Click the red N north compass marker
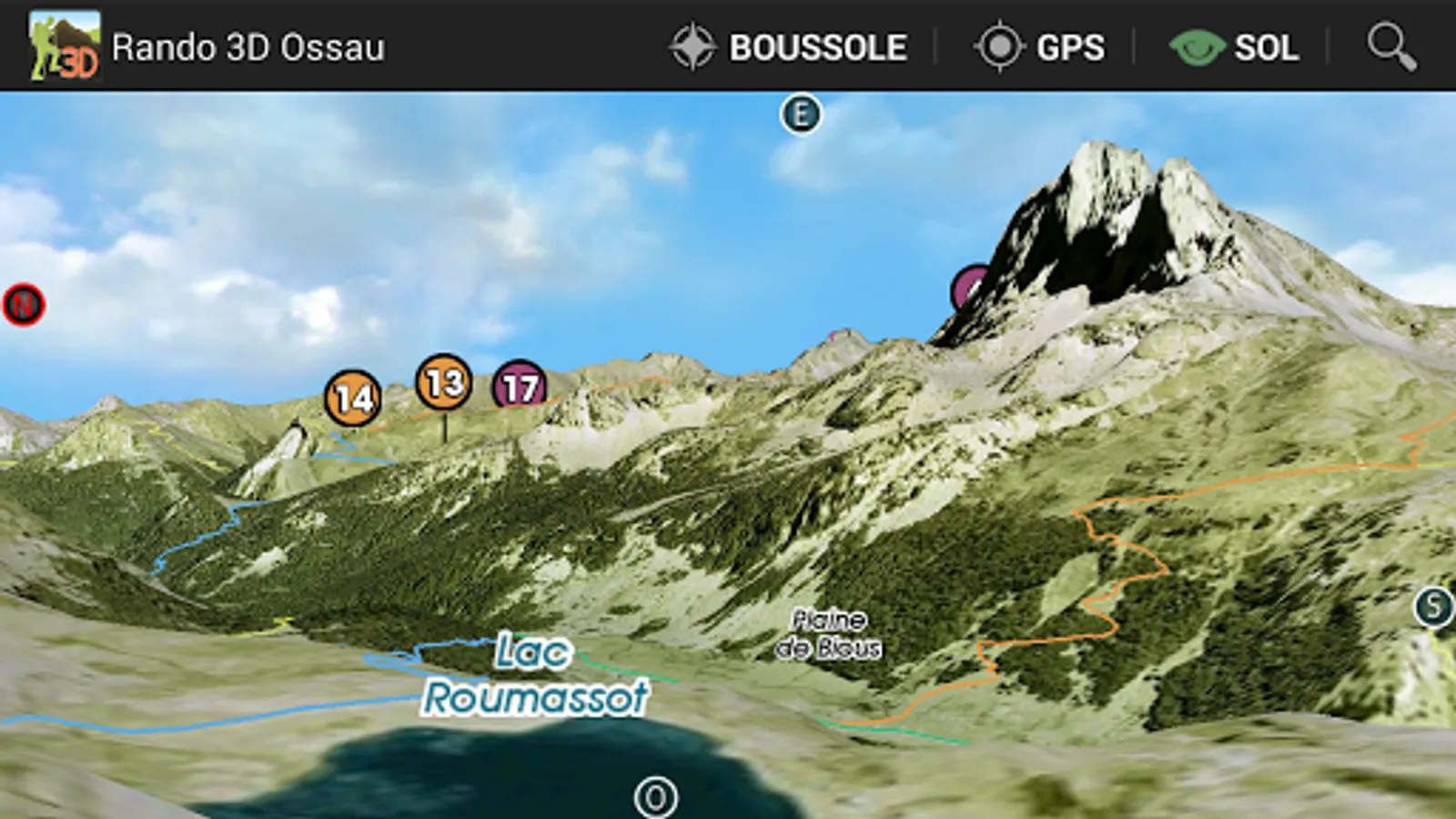Image resolution: width=1456 pixels, height=819 pixels. [24, 305]
